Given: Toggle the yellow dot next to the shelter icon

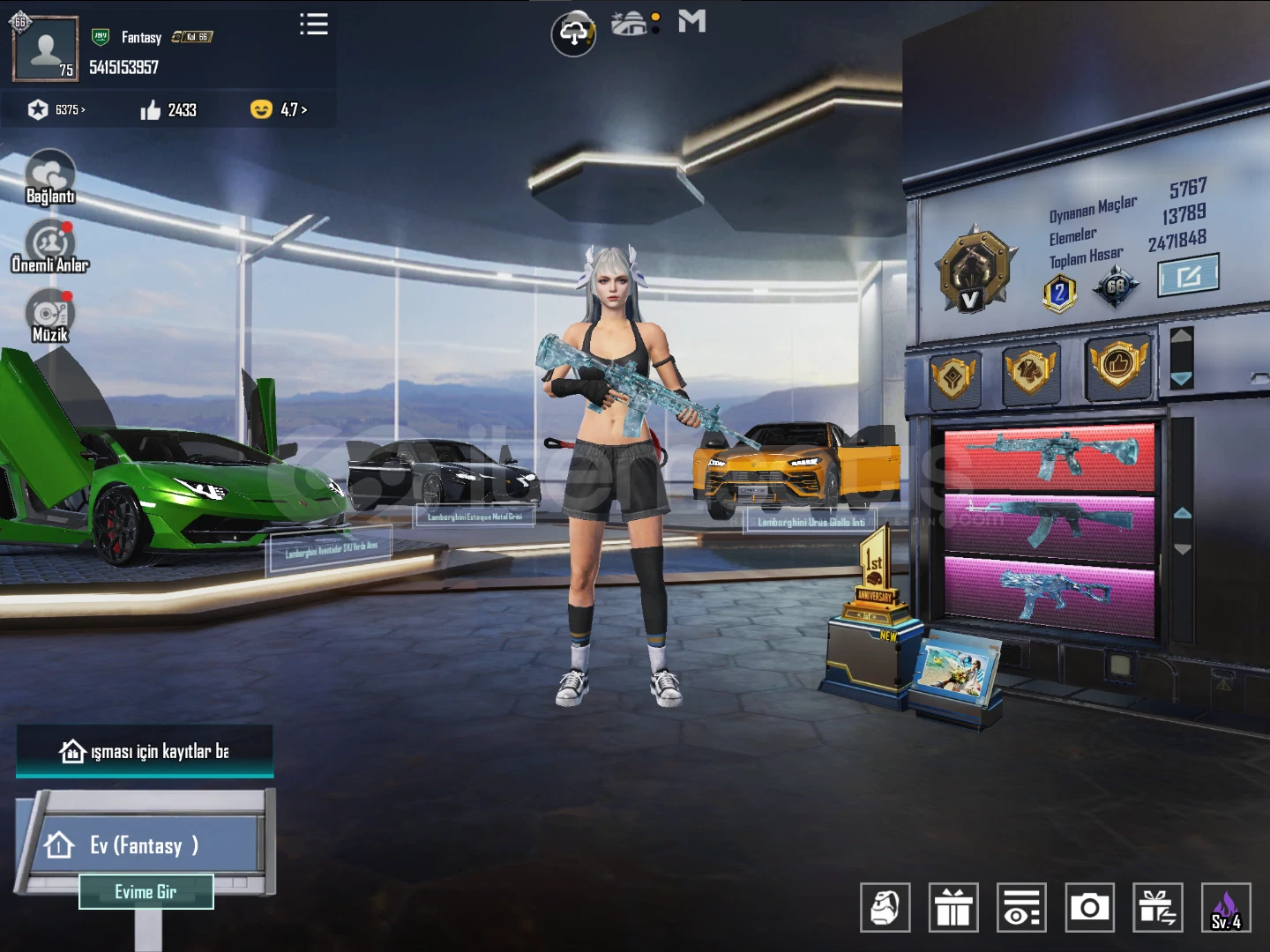Looking at the screenshot, I should (654, 16).
